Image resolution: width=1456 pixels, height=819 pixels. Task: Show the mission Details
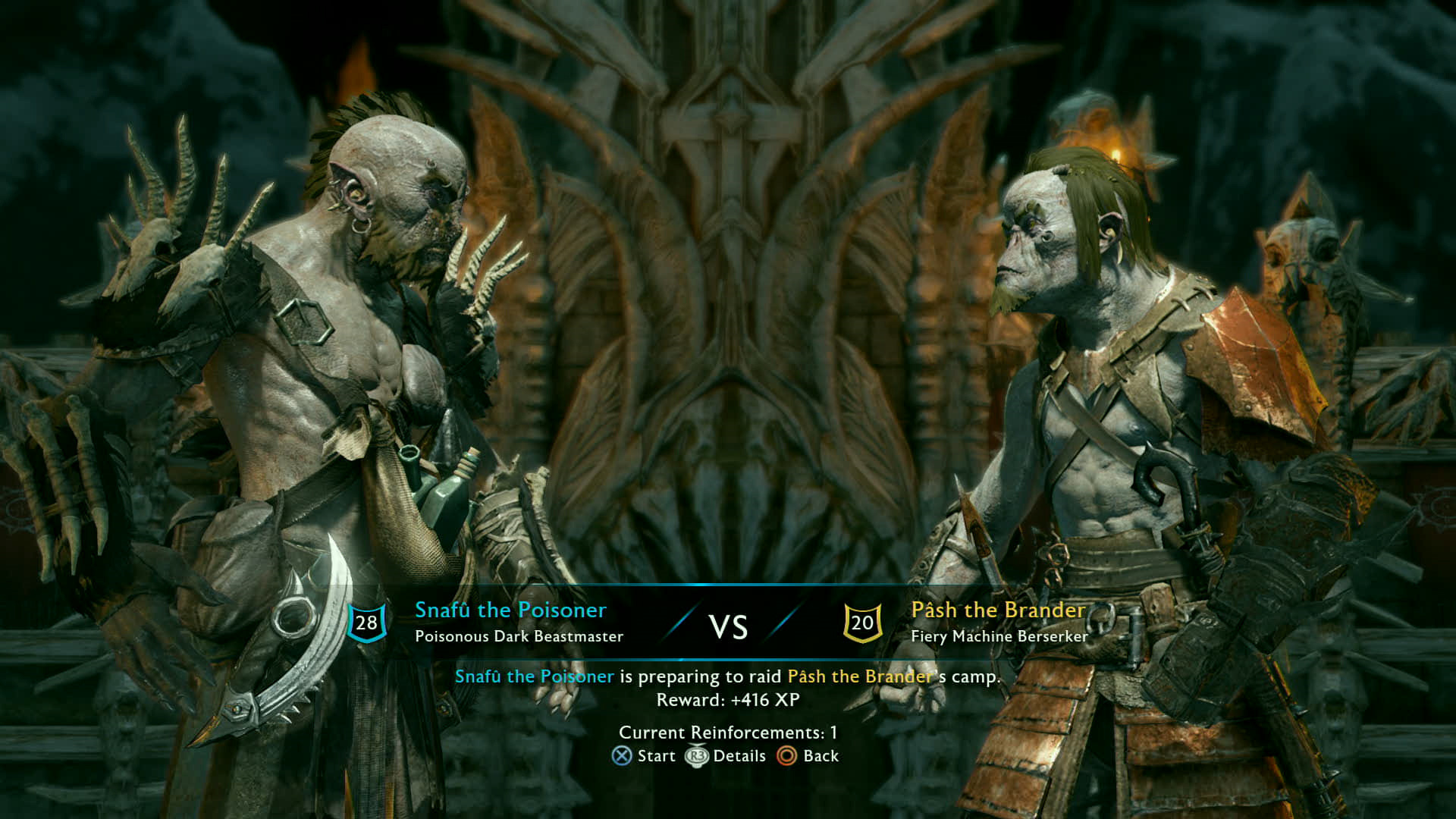click(726, 756)
